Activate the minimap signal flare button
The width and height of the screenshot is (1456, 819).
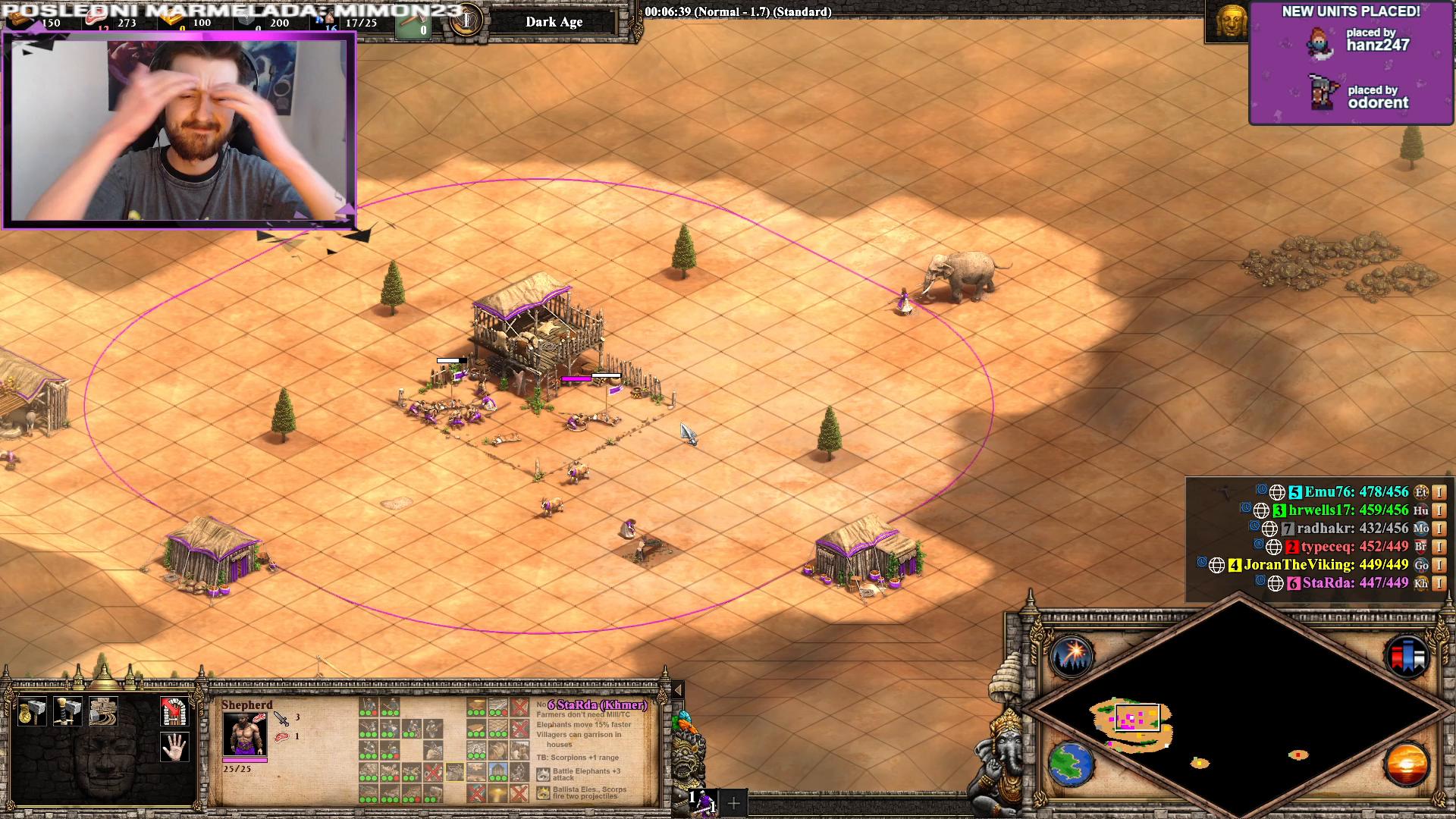(1071, 655)
